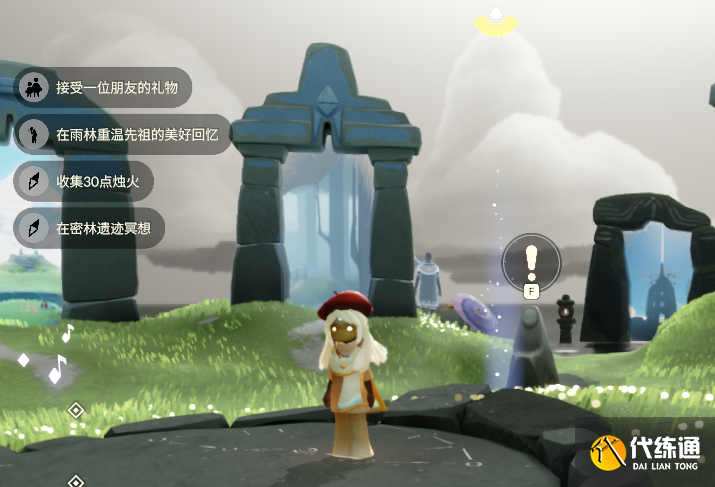Open the rainforest ancestor memory quest
The height and width of the screenshot is (487, 715).
[x=123, y=134]
